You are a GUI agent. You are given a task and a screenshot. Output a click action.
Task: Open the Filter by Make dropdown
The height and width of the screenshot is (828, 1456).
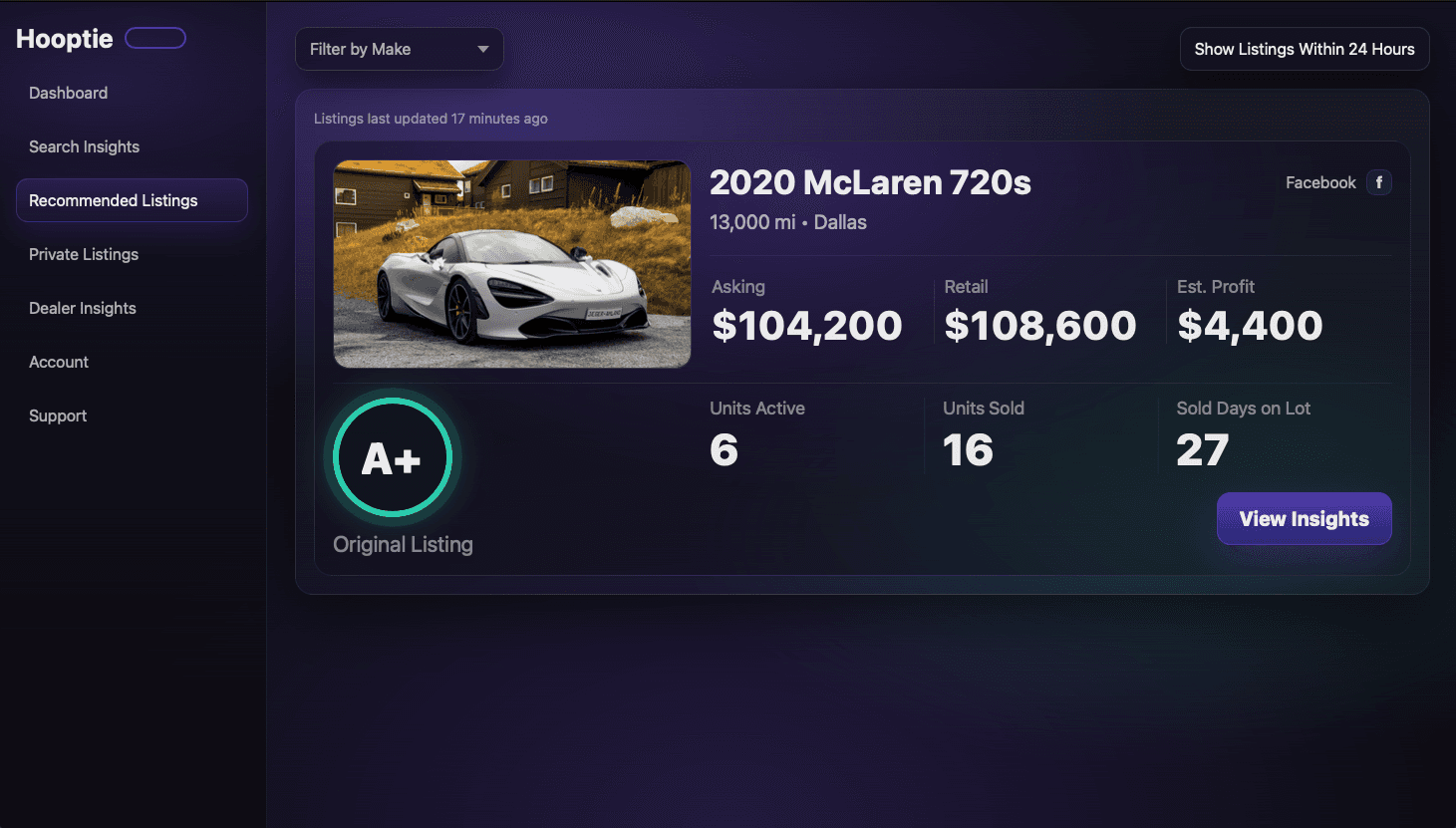[399, 48]
